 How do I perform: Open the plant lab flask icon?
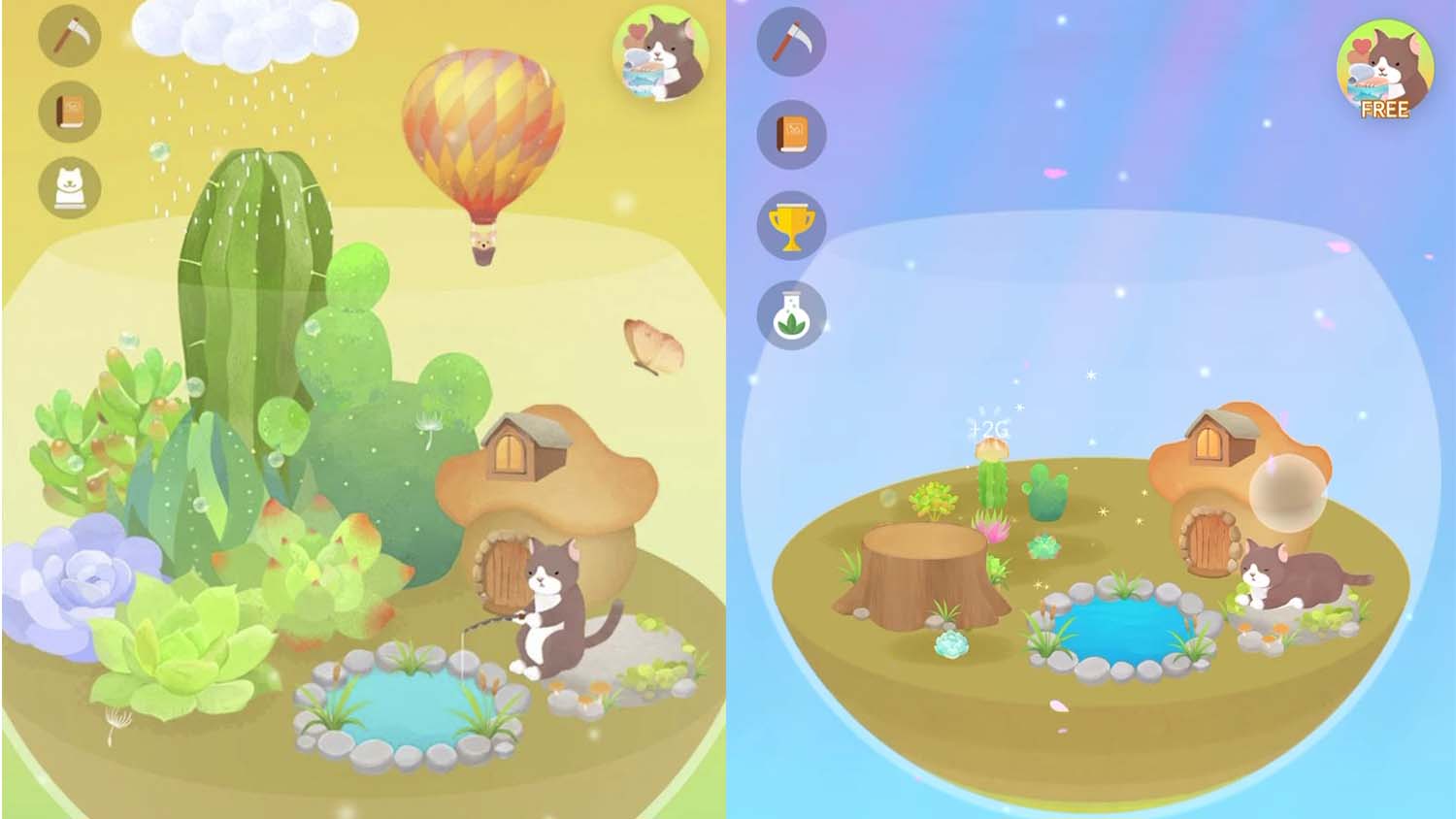(791, 312)
